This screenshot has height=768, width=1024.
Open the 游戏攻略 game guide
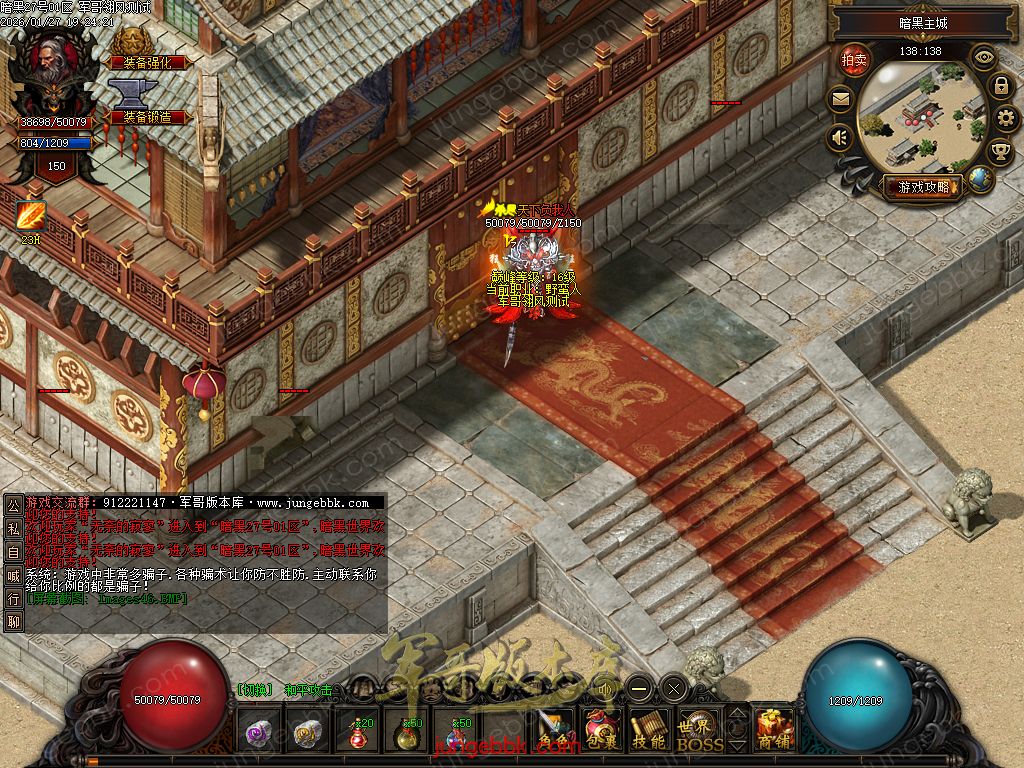pos(922,187)
